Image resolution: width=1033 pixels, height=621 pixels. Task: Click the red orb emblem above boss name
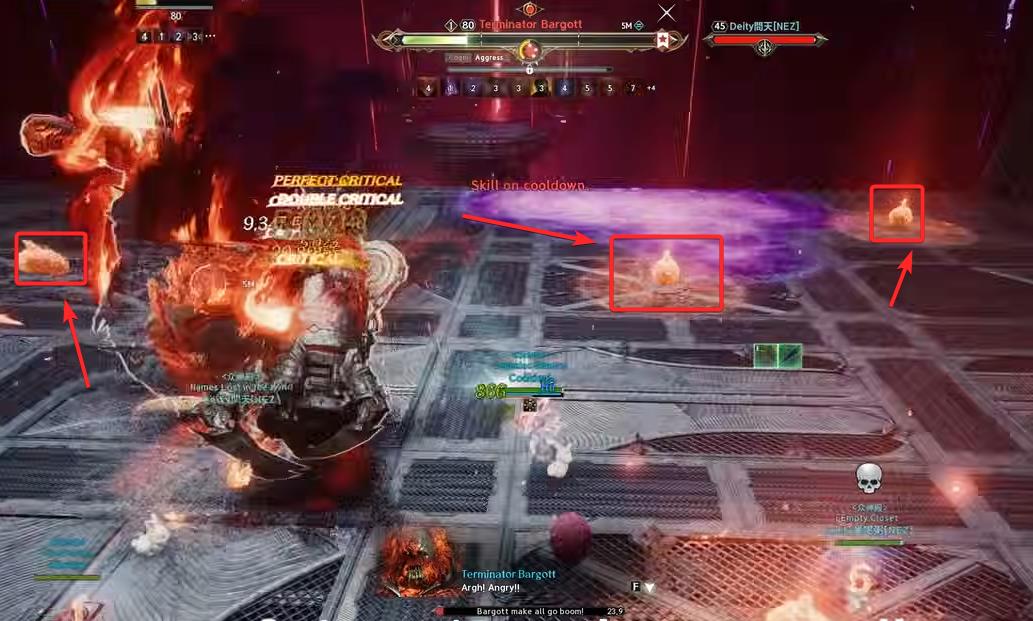pyautogui.click(x=529, y=8)
